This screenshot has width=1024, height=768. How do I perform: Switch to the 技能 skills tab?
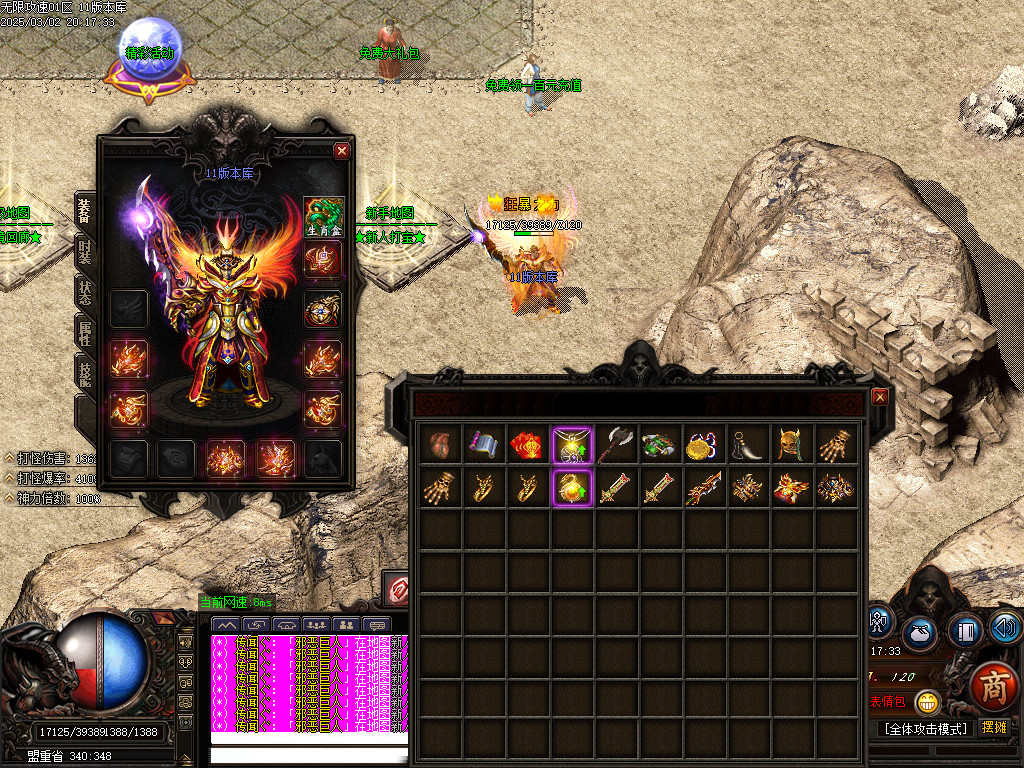85,372
